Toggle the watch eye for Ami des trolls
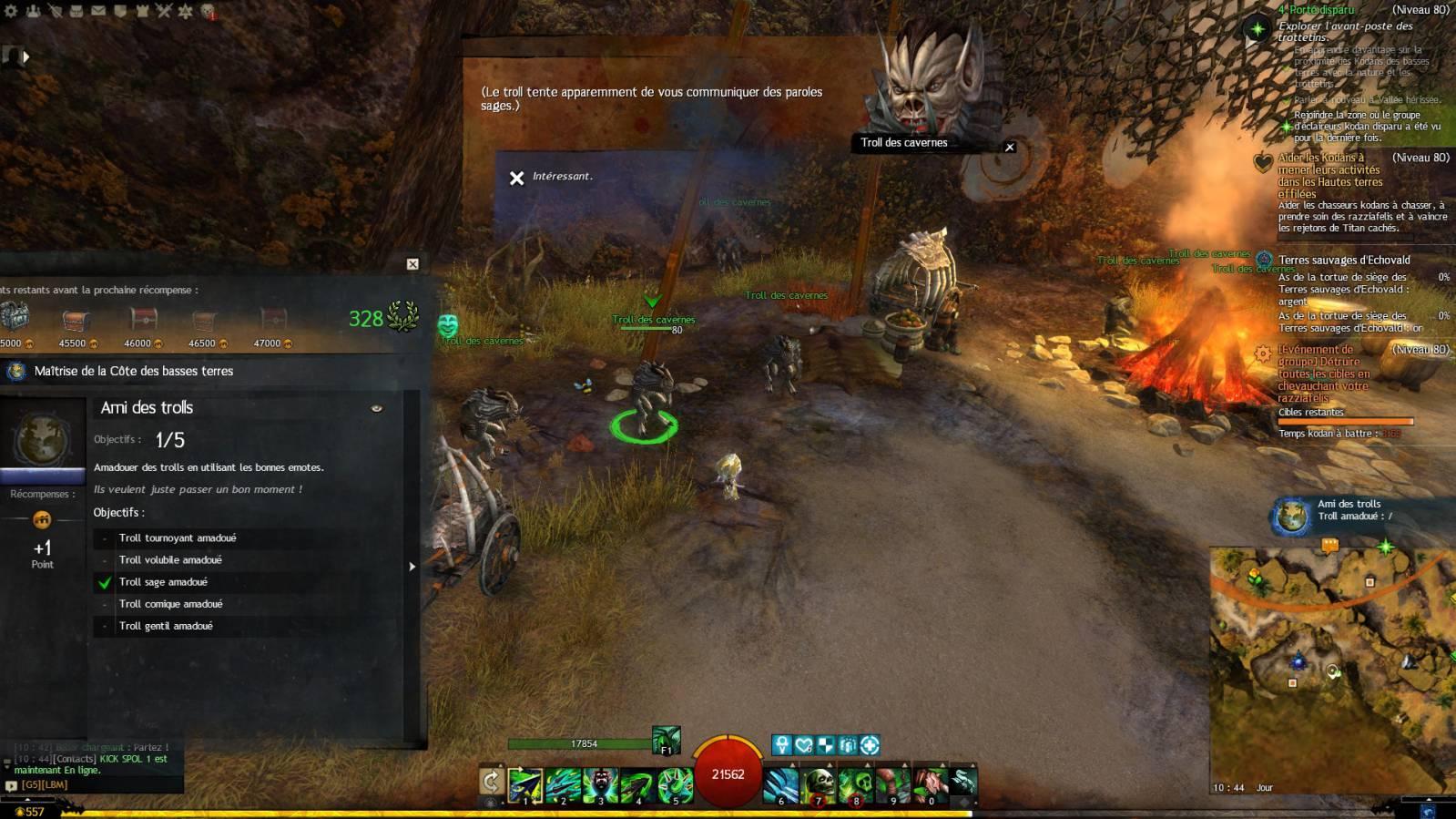 [x=377, y=408]
